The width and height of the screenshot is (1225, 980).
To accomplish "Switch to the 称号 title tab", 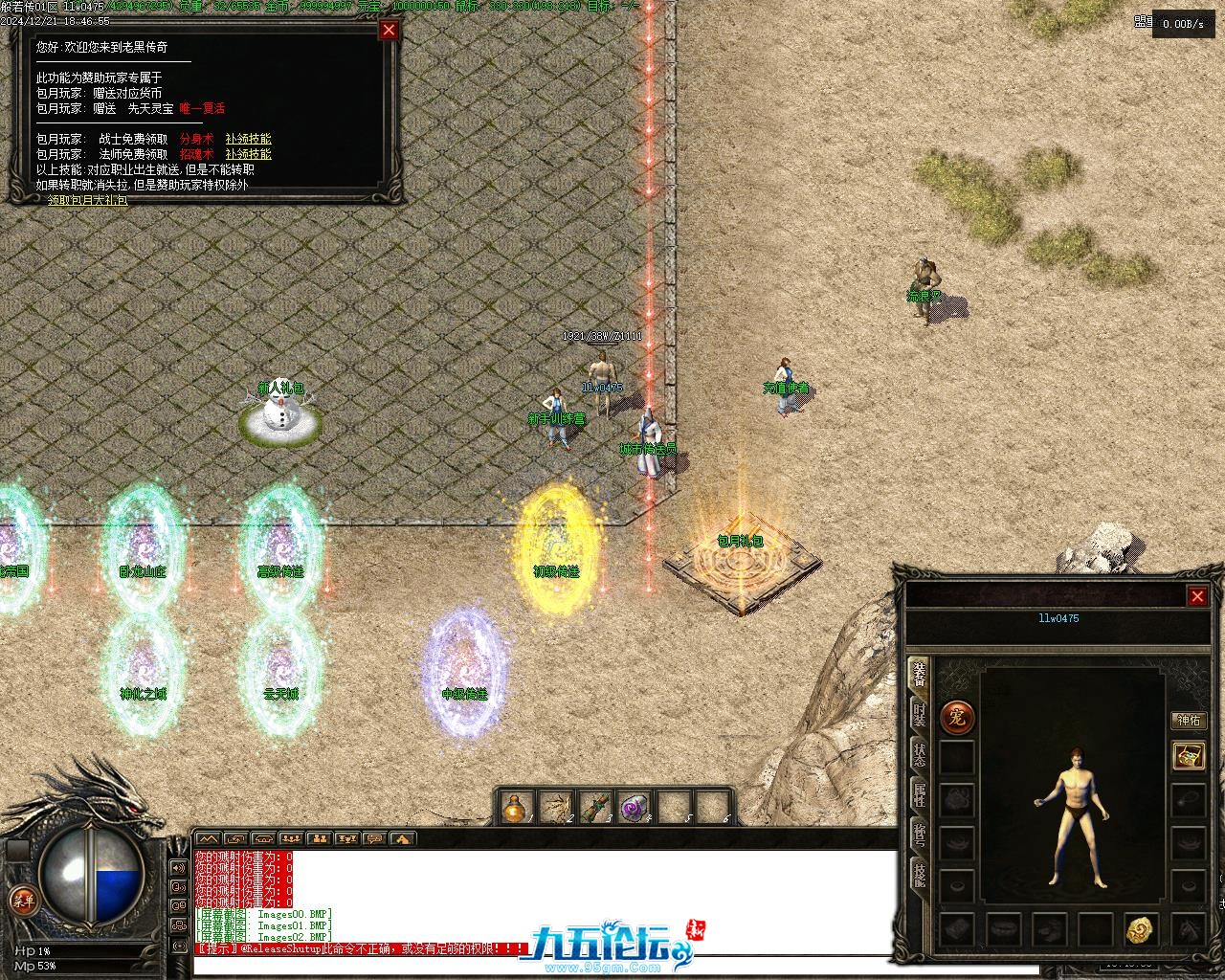I will click(x=919, y=835).
